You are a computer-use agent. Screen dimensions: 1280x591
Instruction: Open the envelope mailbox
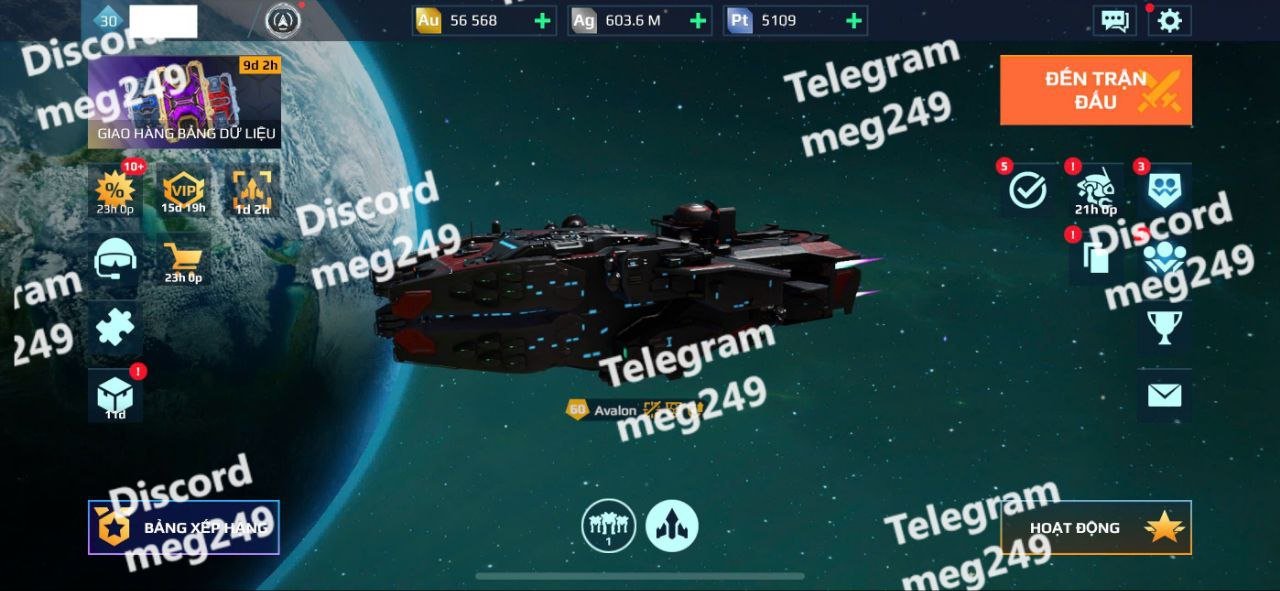(1164, 395)
